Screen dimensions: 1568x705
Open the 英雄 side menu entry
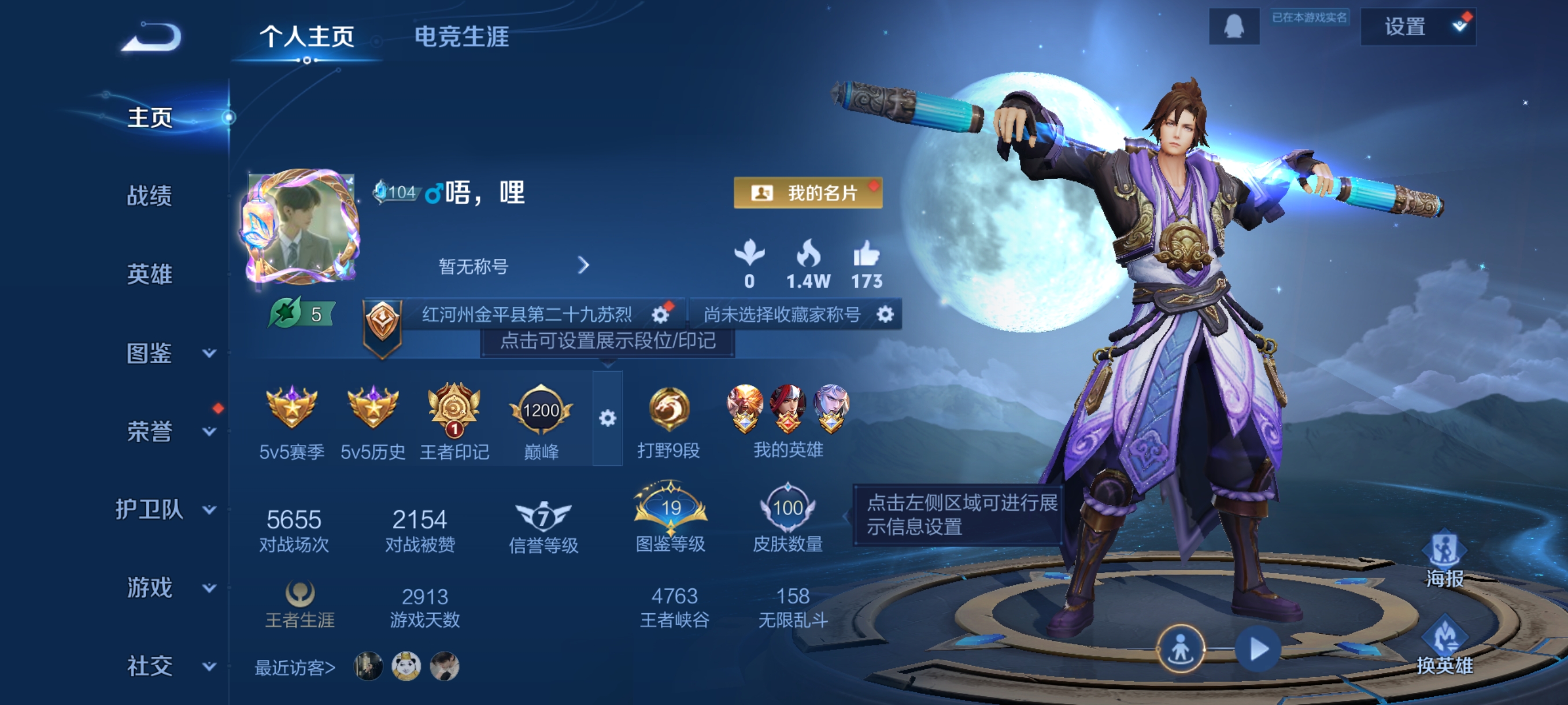coord(149,274)
